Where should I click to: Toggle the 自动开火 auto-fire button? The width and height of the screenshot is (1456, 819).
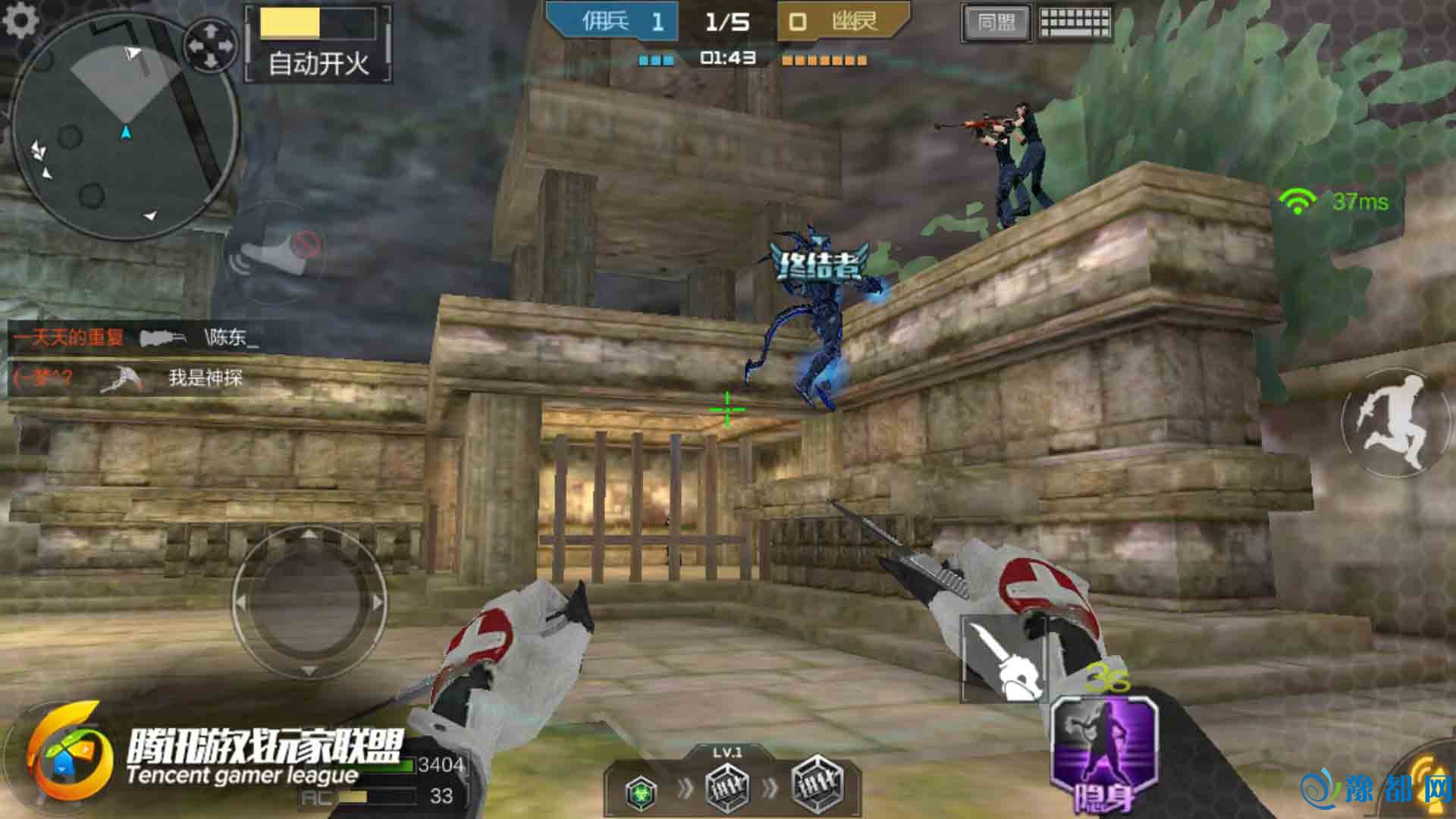[318, 43]
